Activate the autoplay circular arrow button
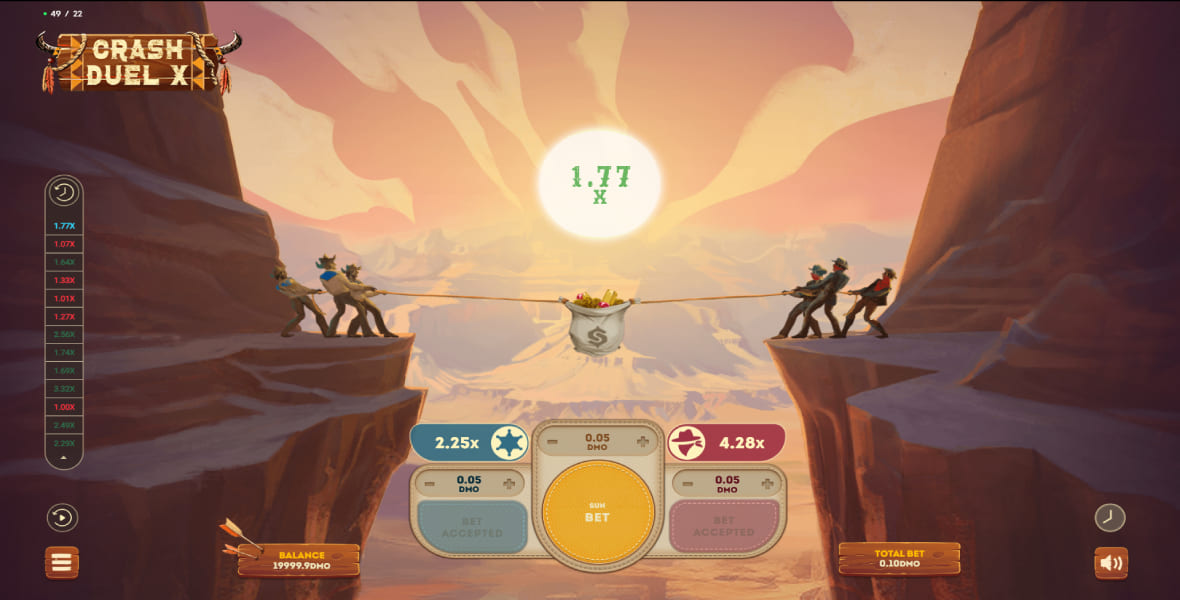 pyautogui.click(x=62, y=517)
